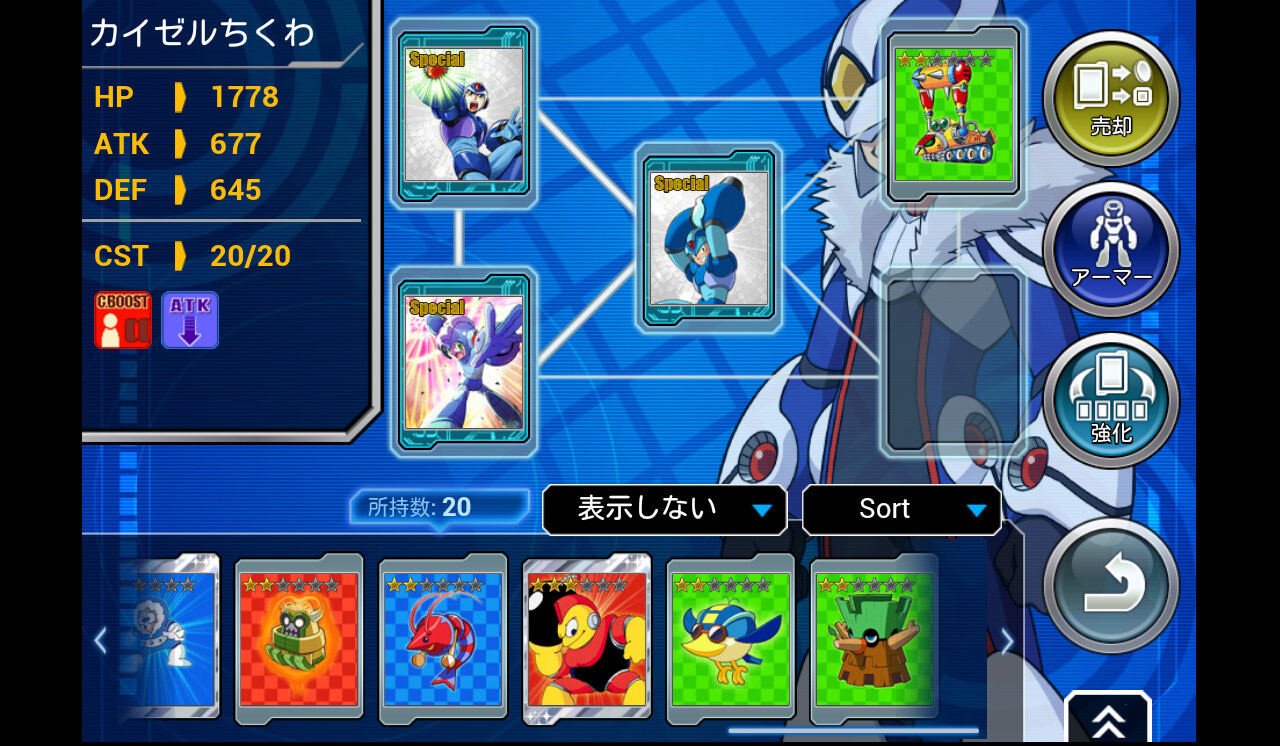Click the purple ATK down debuff icon
This screenshot has width=1280, height=746.
pos(189,320)
